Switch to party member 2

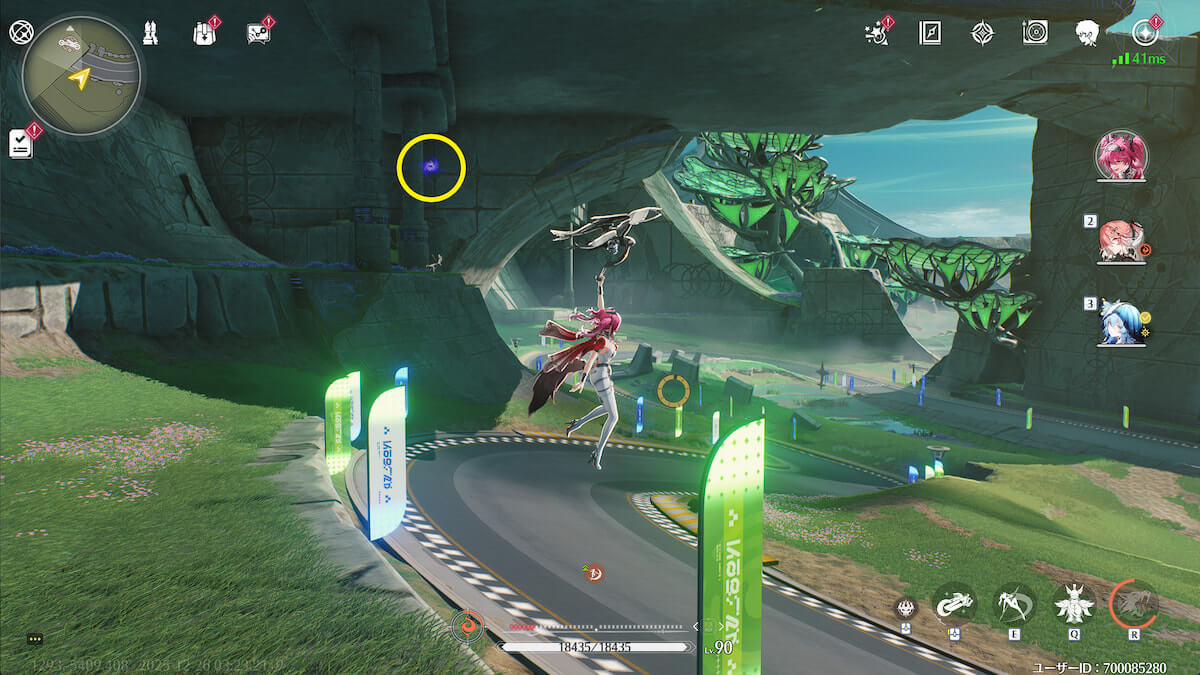[x=1122, y=240]
